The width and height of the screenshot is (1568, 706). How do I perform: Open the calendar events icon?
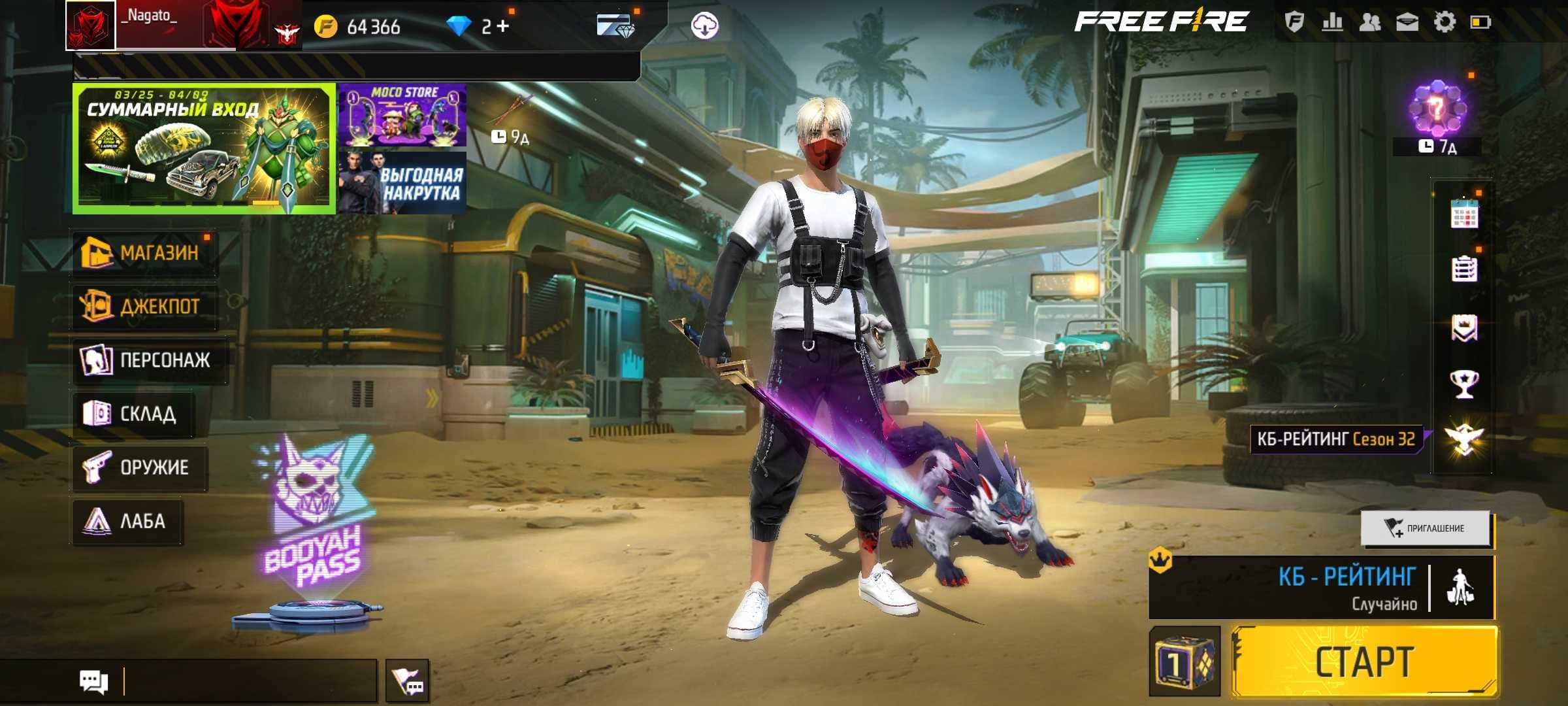click(x=1464, y=213)
